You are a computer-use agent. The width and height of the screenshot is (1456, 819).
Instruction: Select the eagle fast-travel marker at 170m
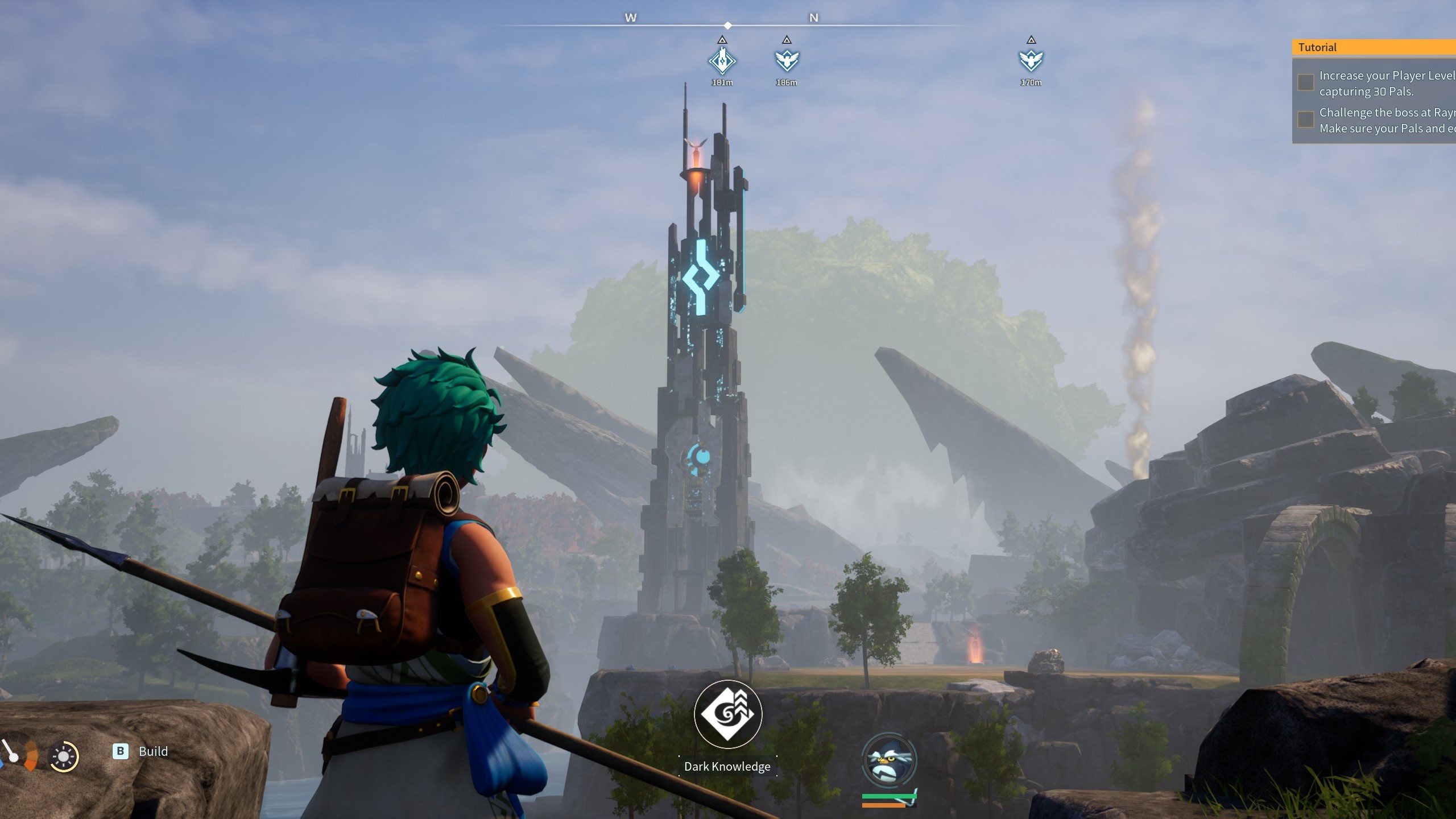pyautogui.click(x=1031, y=60)
